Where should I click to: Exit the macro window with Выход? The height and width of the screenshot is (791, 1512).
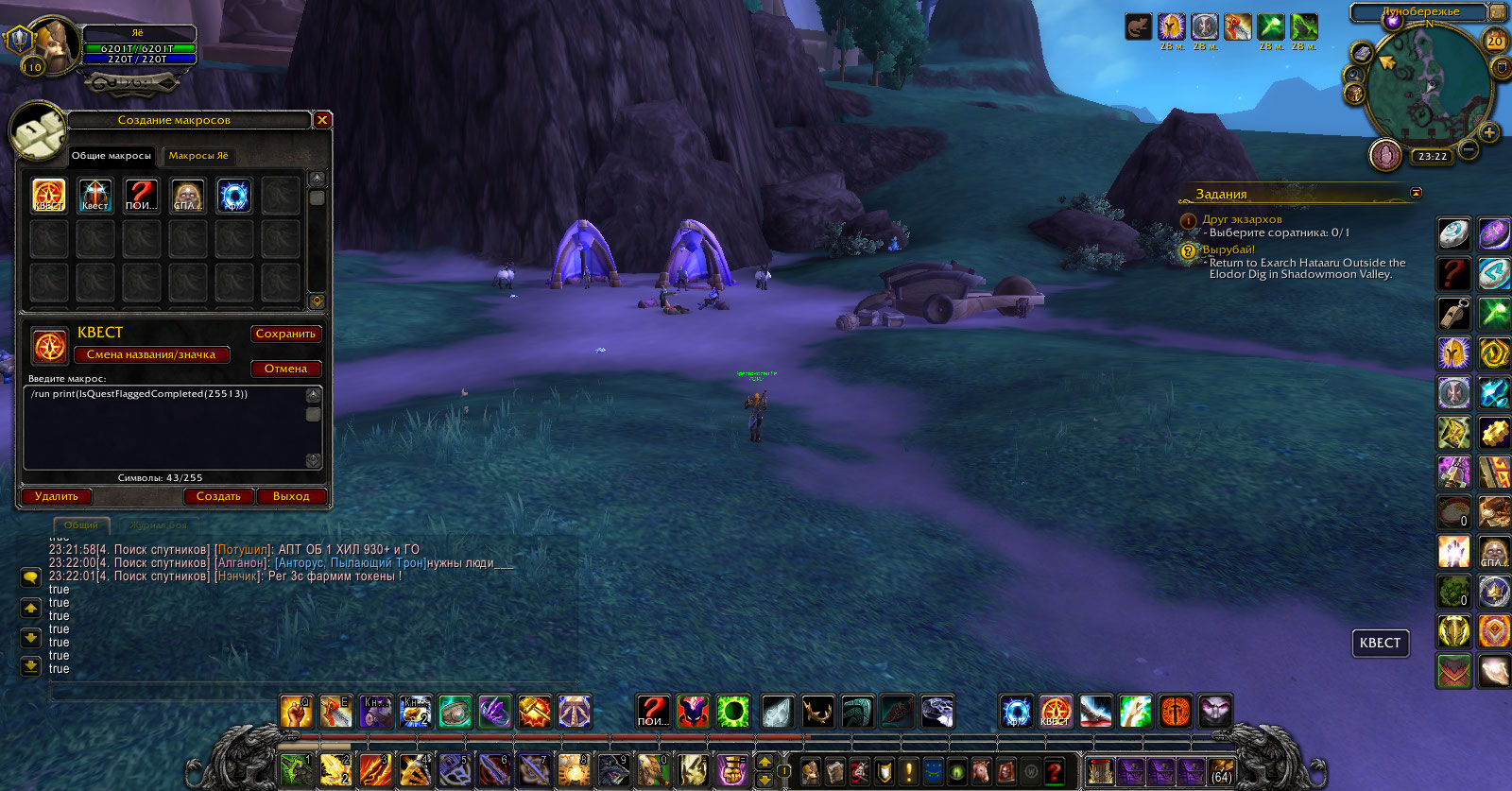[291, 496]
